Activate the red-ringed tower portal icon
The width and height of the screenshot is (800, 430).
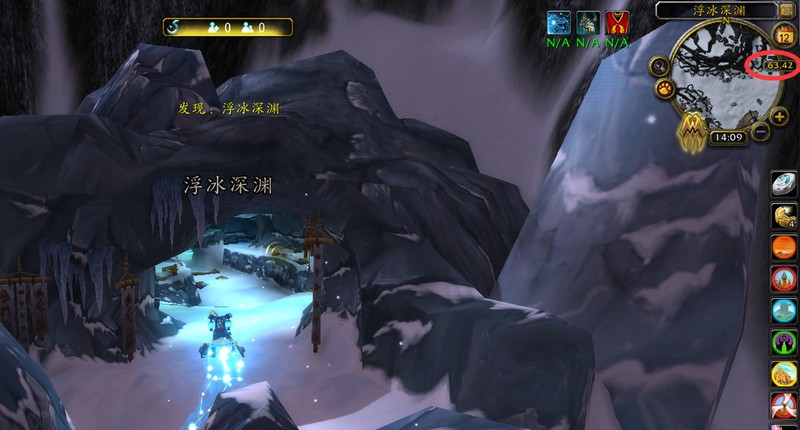point(784,279)
